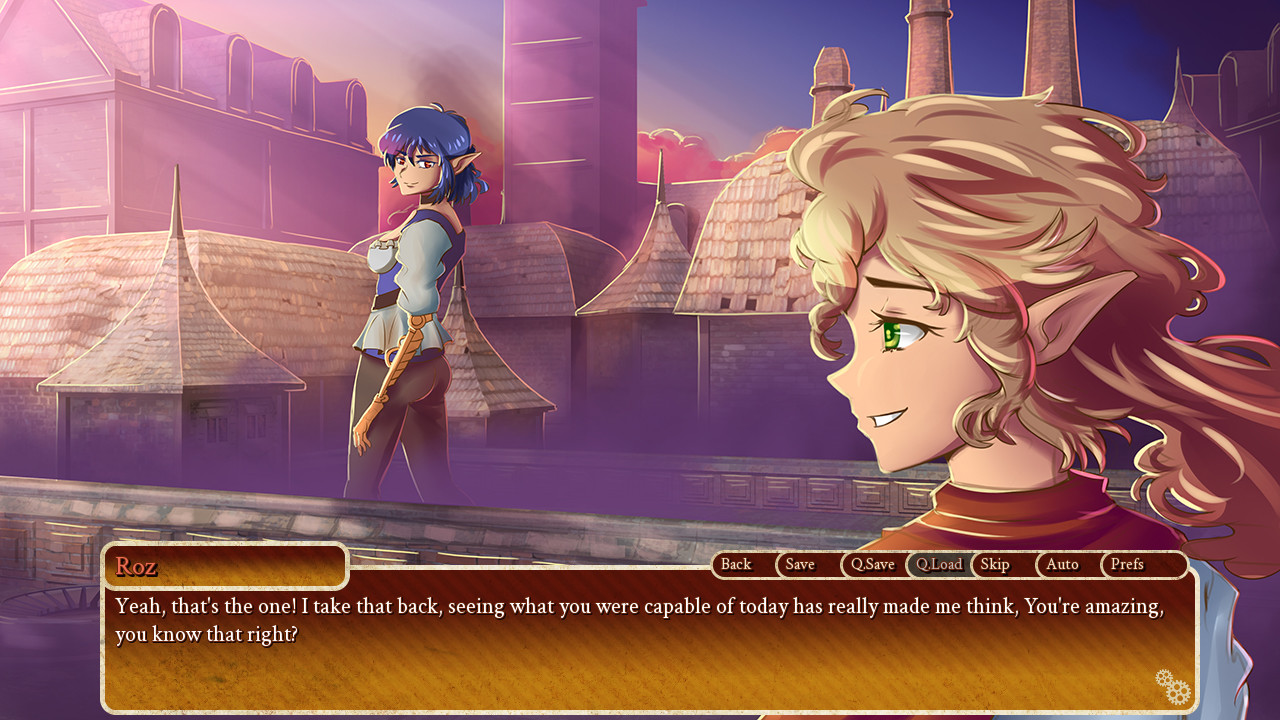The height and width of the screenshot is (720, 1280).
Task: Quick save with Q.Save
Action: pyautogui.click(x=872, y=565)
